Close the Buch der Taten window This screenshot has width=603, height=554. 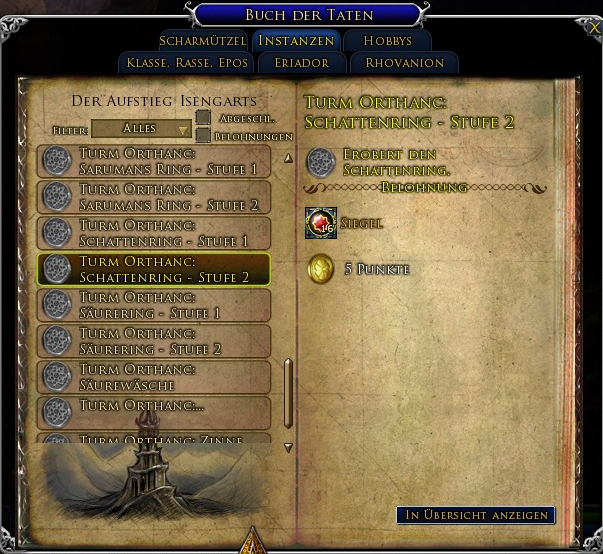[595, 28]
